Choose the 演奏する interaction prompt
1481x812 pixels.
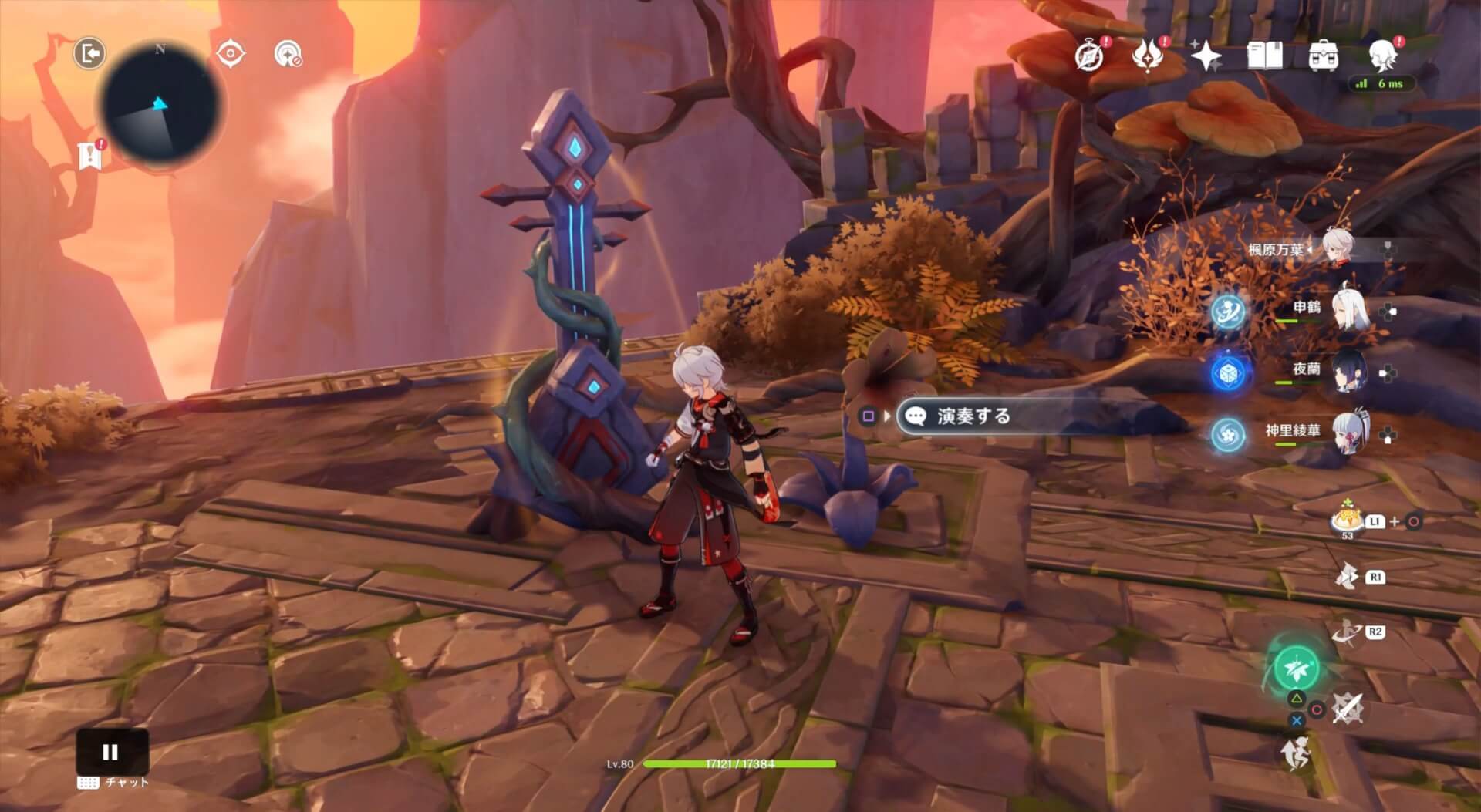pyautogui.click(x=973, y=416)
